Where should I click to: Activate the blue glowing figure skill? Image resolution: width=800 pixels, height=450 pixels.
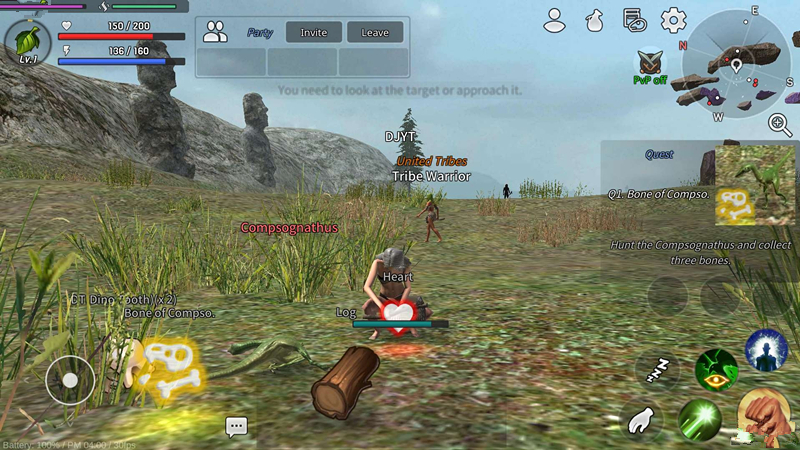(766, 351)
